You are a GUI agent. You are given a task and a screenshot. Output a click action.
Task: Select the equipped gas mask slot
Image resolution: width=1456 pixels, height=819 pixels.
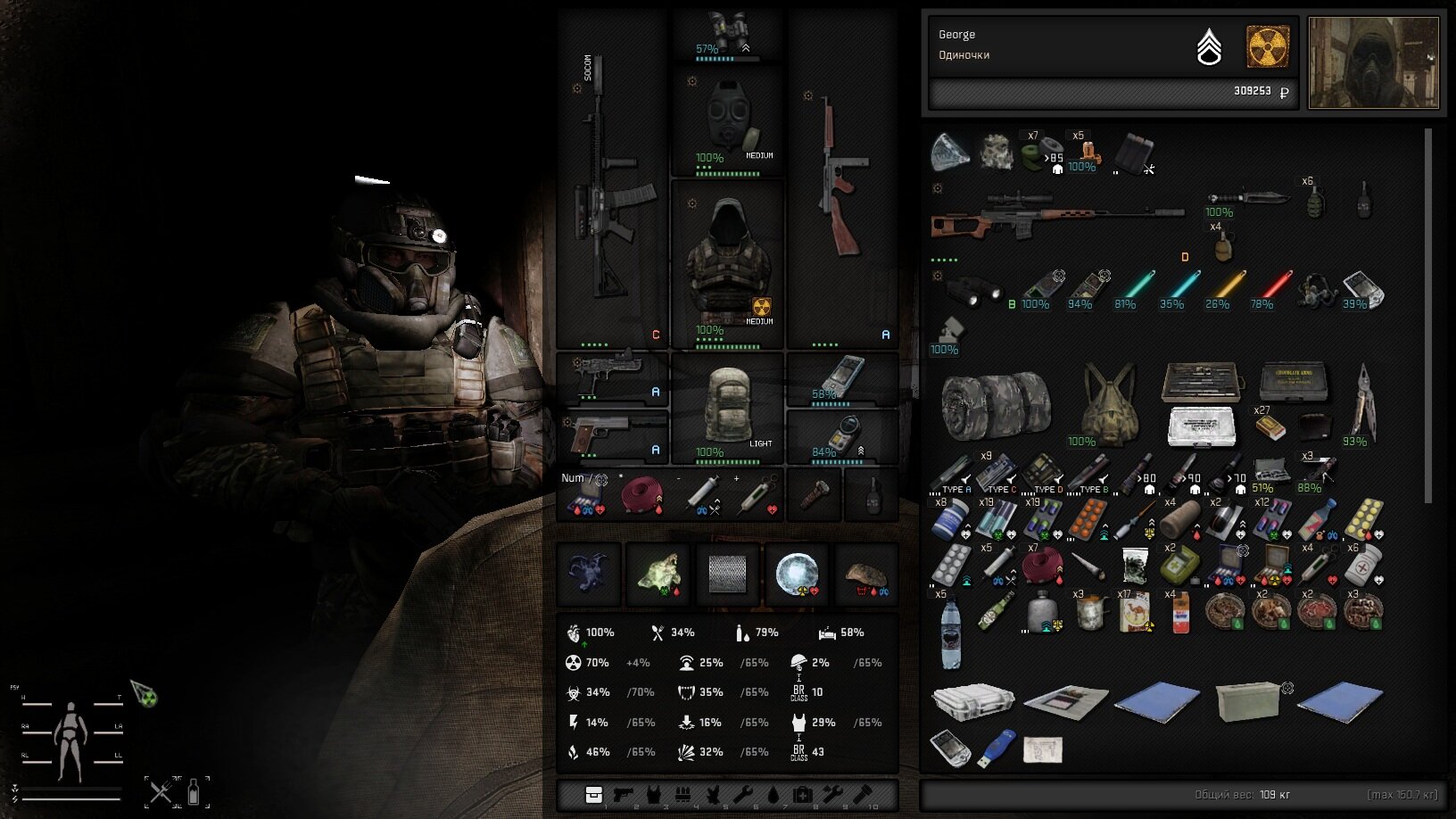point(727,122)
